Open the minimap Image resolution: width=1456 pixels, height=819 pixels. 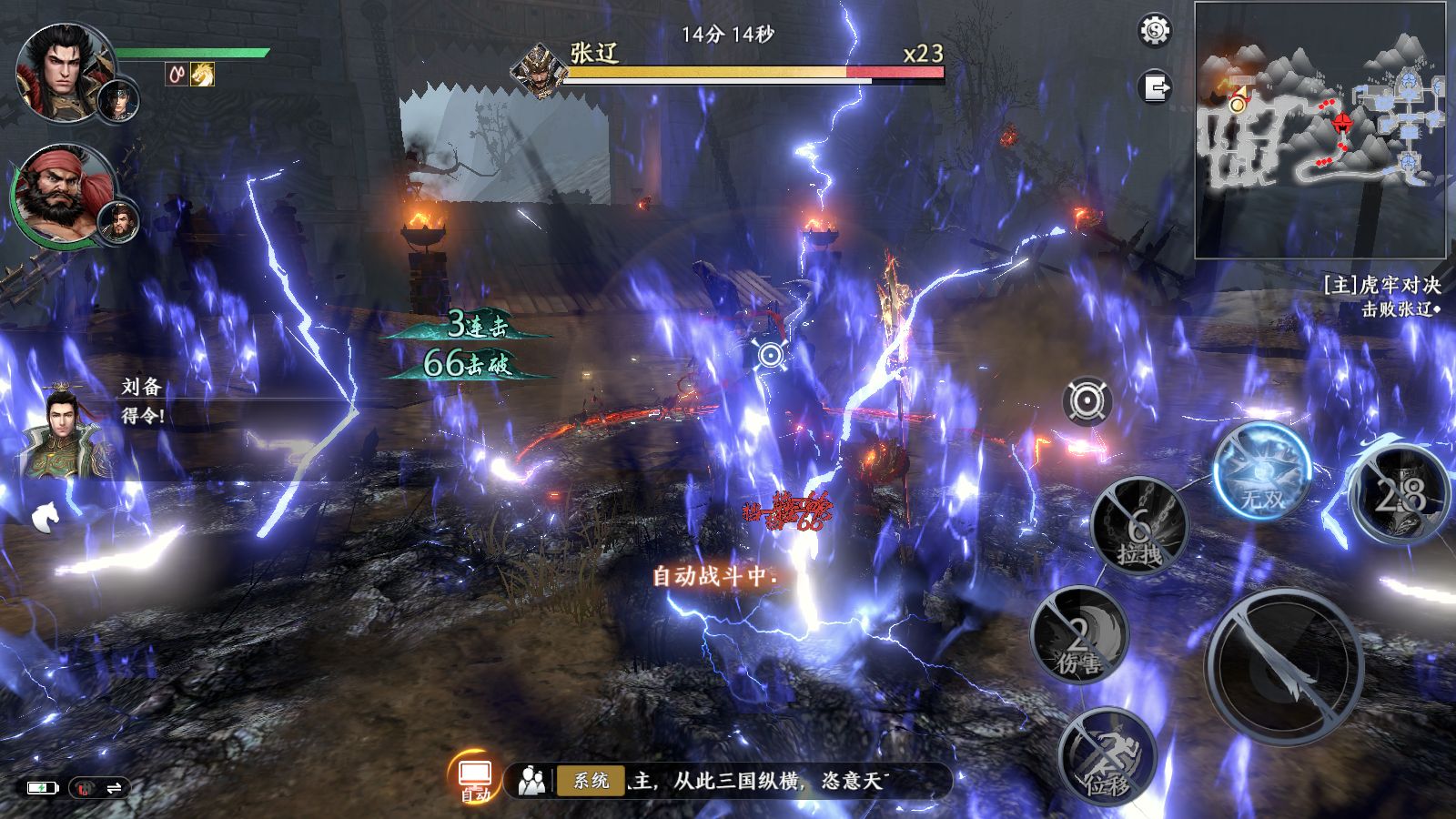pyautogui.click(x=1319, y=129)
